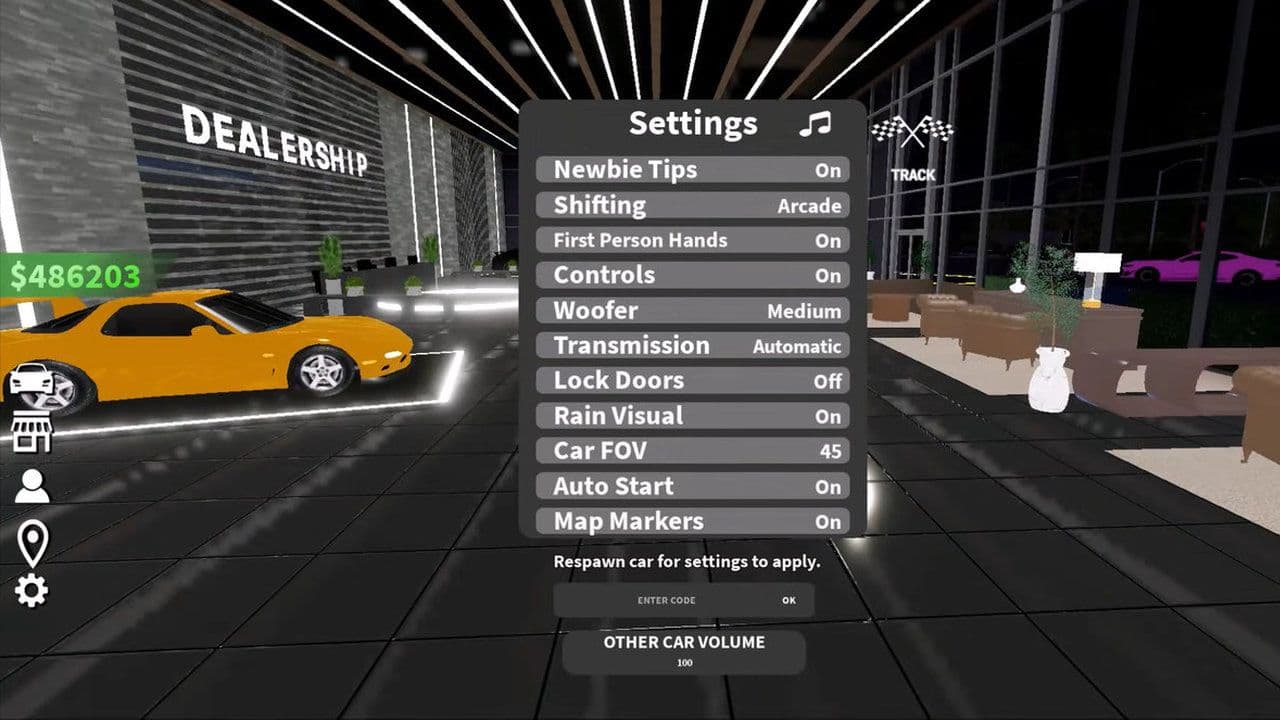Open the car garage icon
Screen dimensions: 1280x720
click(x=31, y=379)
